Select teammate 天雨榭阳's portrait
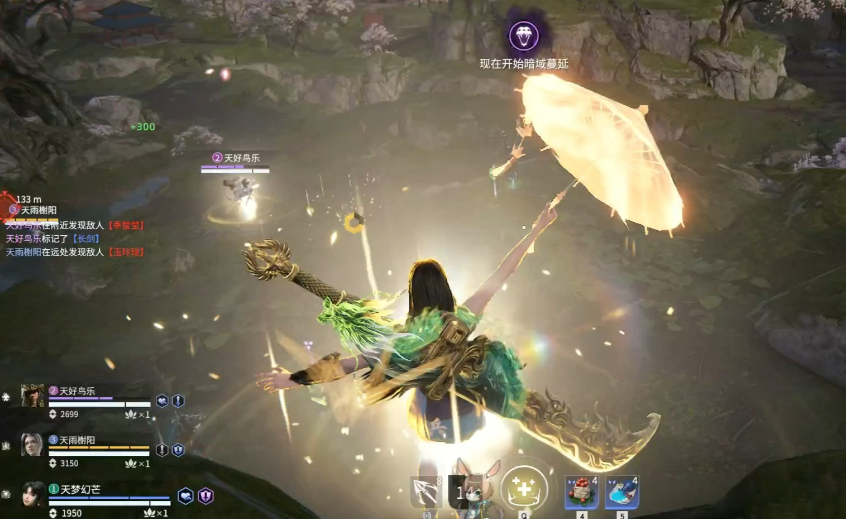Image resolution: width=846 pixels, height=519 pixels. click(x=33, y=445)
